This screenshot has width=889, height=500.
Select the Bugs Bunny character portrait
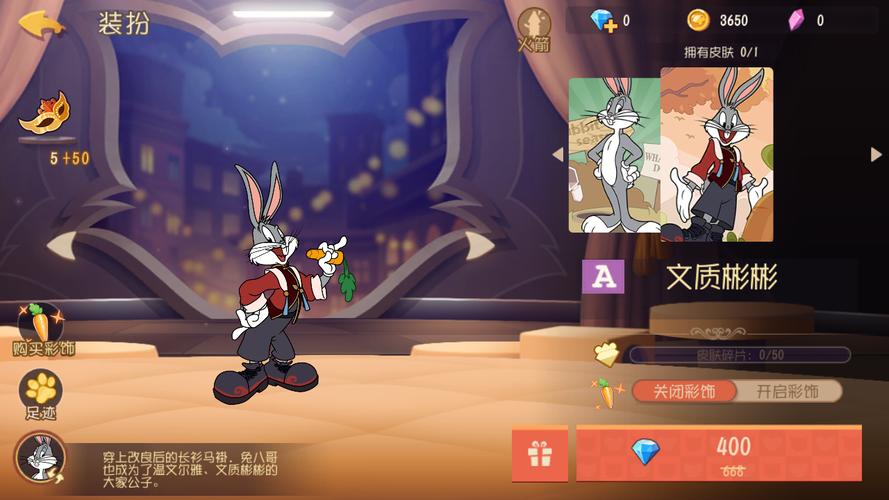pyautogui.click(x=40, y=458)
